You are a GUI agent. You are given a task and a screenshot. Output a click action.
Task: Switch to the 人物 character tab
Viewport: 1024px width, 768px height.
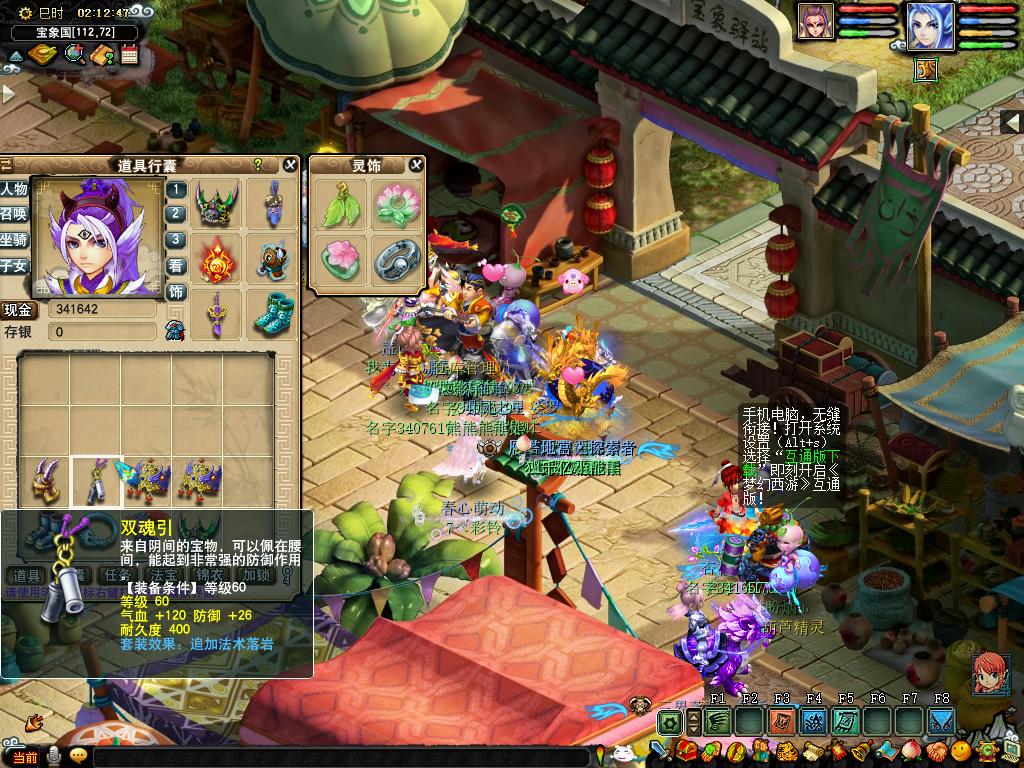[14, 189]
